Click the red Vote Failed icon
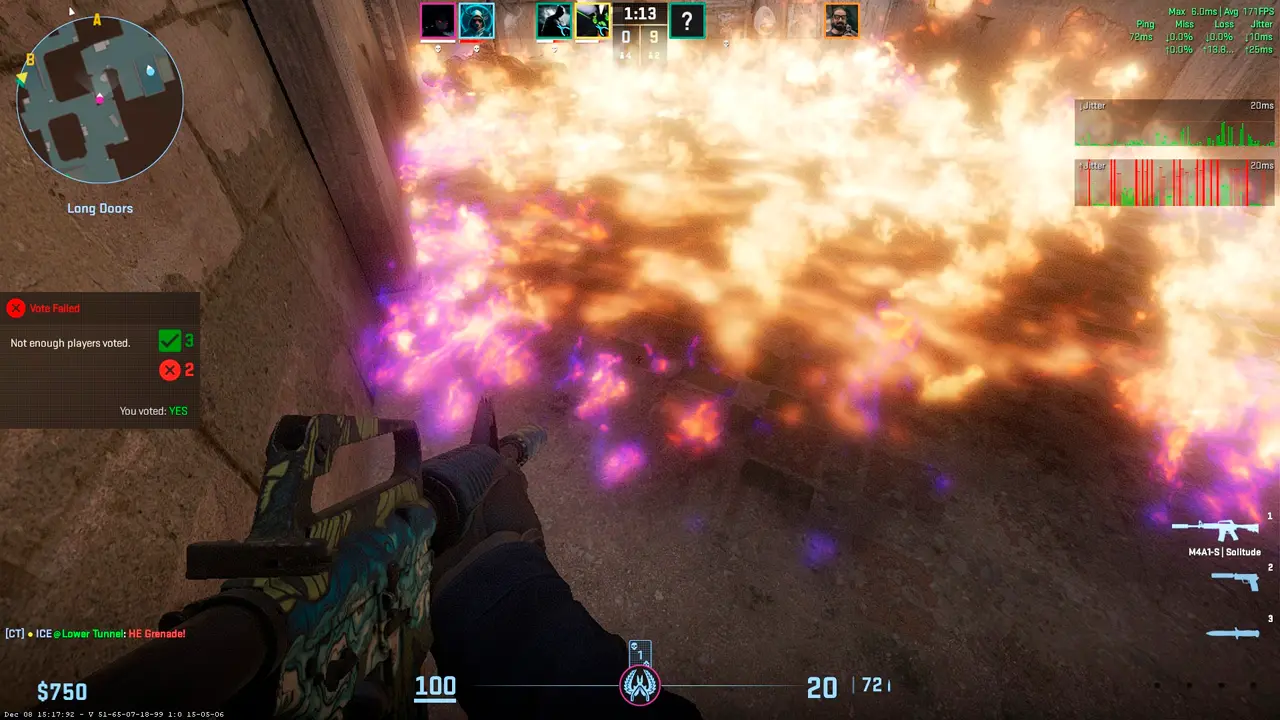The image size is (1280, 720). (x=15, y=308)
